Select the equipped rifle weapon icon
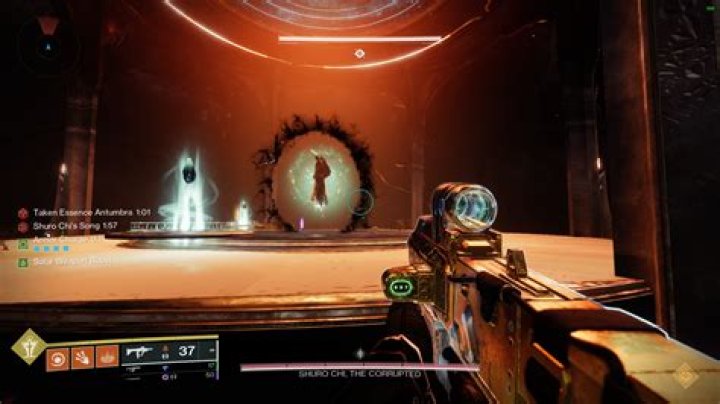The height and width of the screenshot is (404, 720). 139,352
